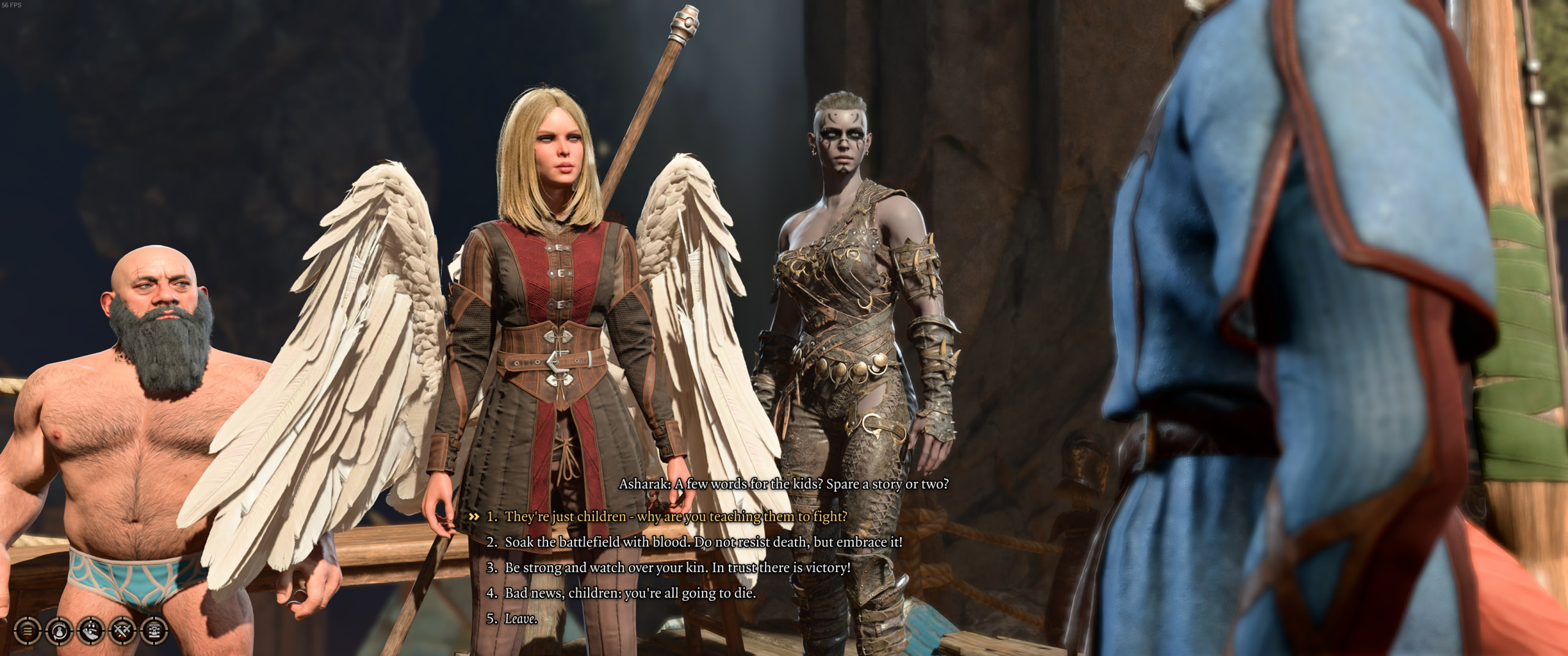1568x656 pixels.
Task: Open the hourglass dialogue history icon
Action: [154, 630]
